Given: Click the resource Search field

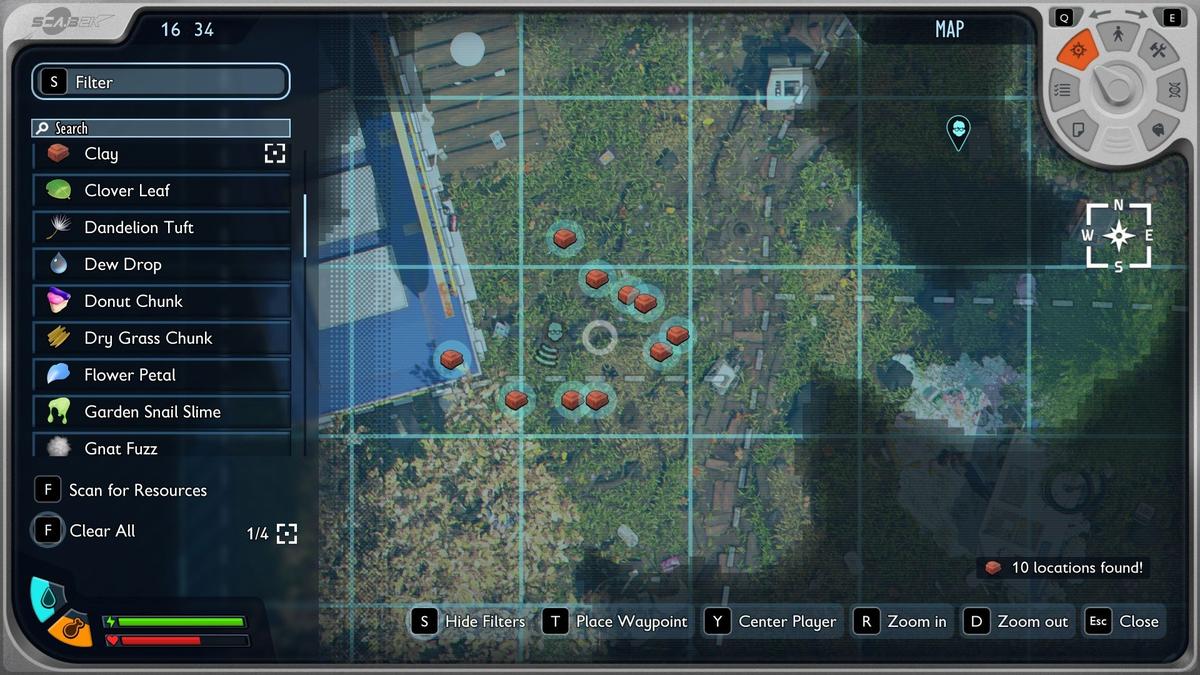Looking at the screenshot, I should (x=161, y=128).
